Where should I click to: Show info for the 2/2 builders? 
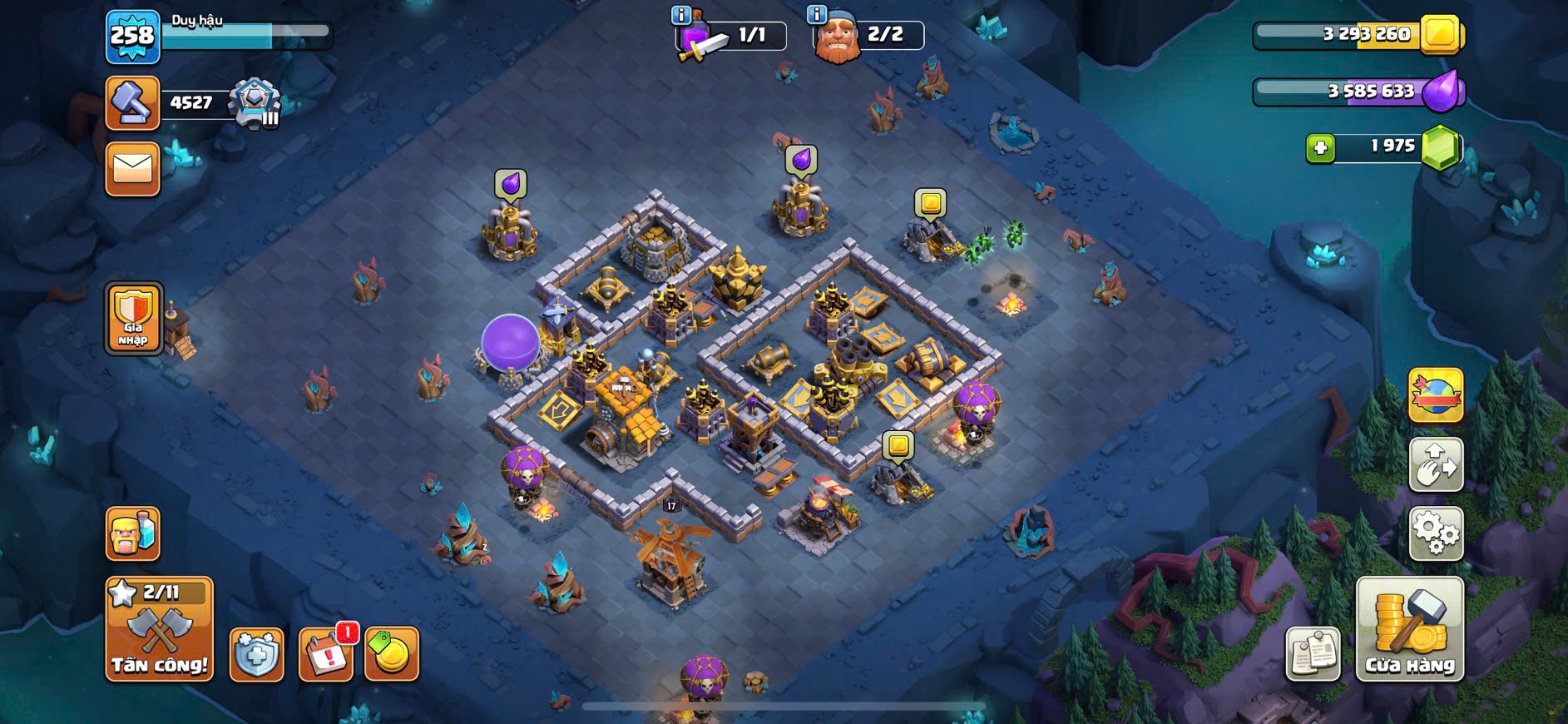[x=817, y=15]
